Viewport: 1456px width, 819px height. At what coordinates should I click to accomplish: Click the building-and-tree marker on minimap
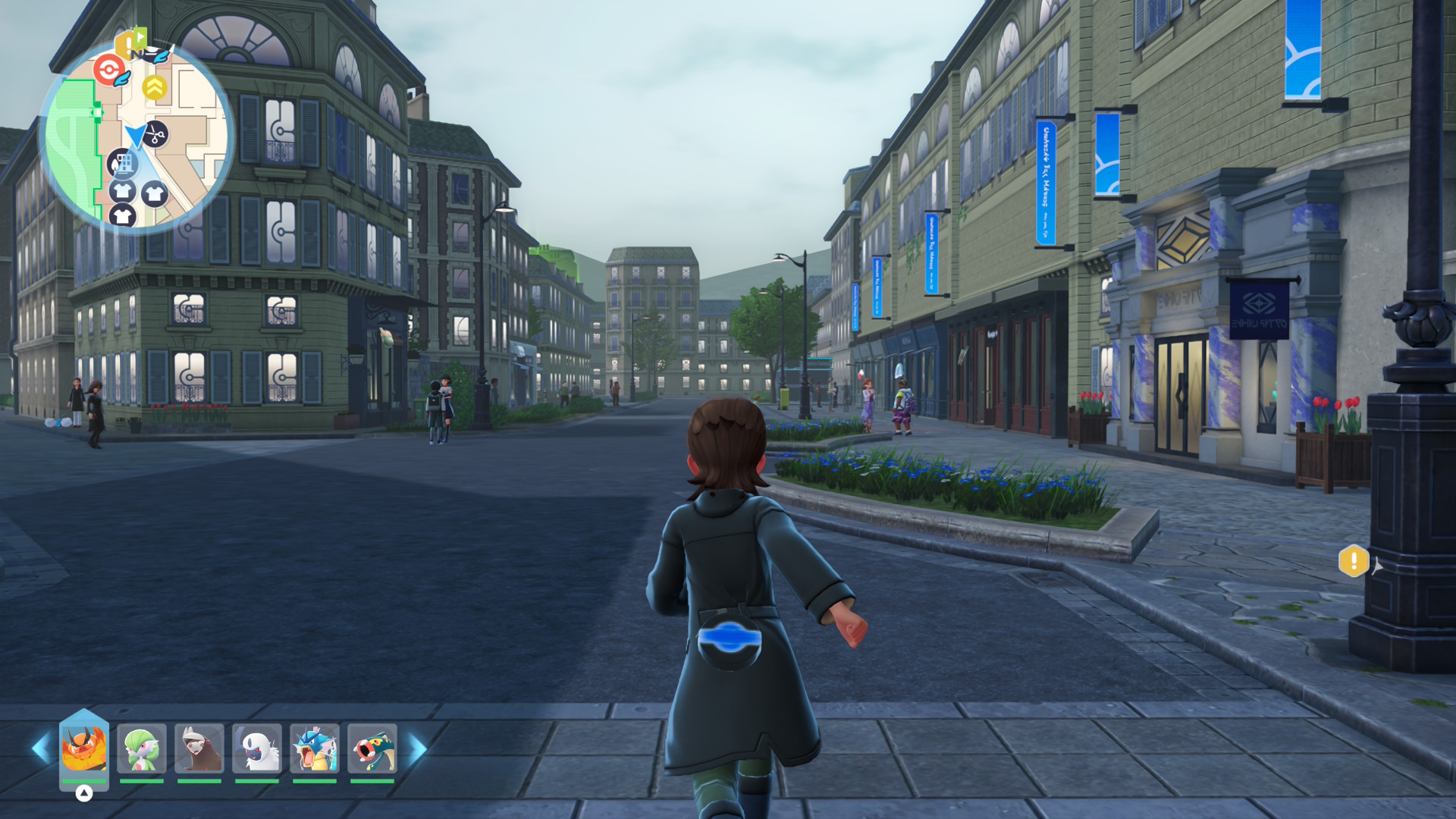point(123,162)
